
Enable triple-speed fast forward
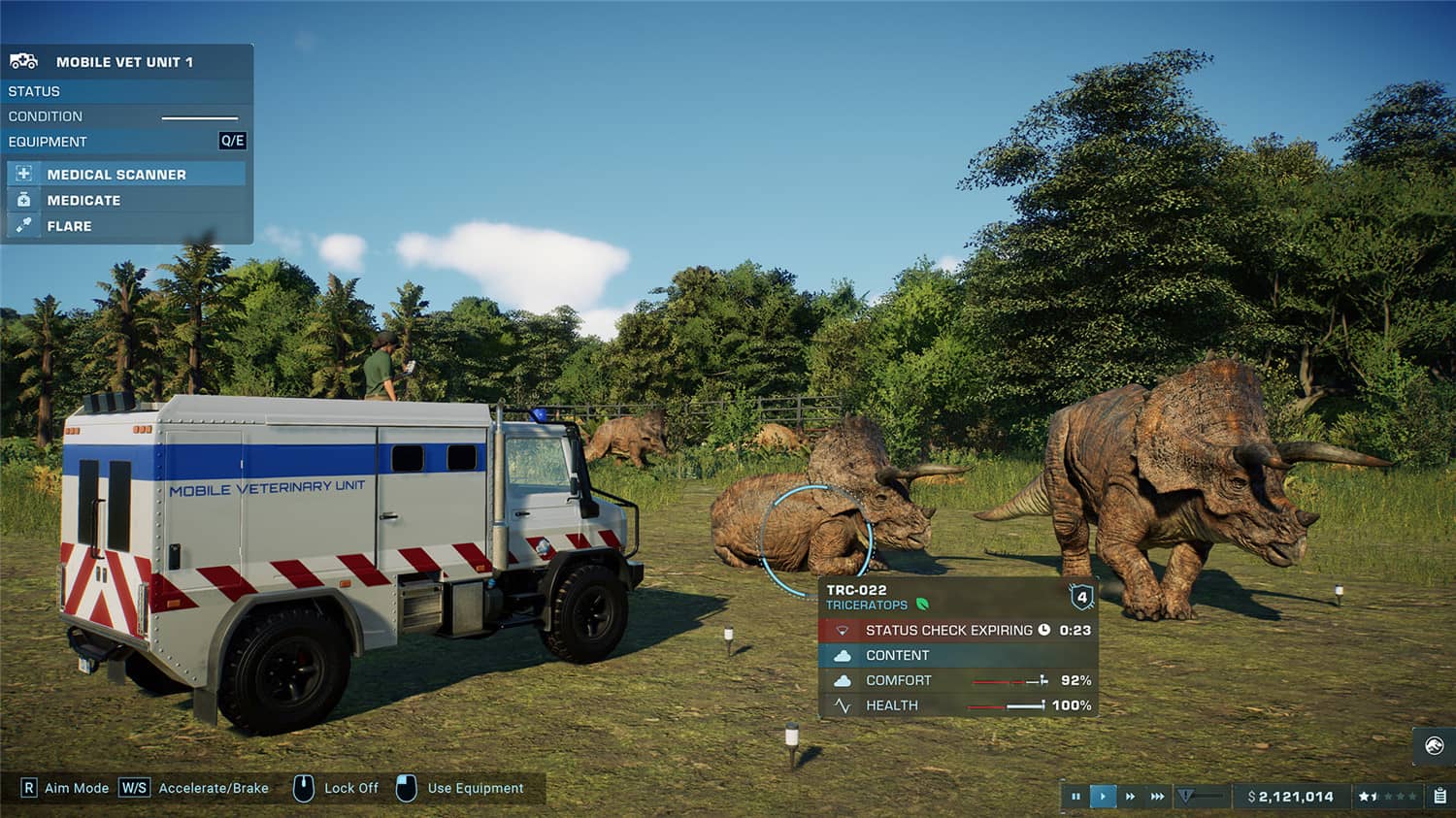coord(1157,795)
